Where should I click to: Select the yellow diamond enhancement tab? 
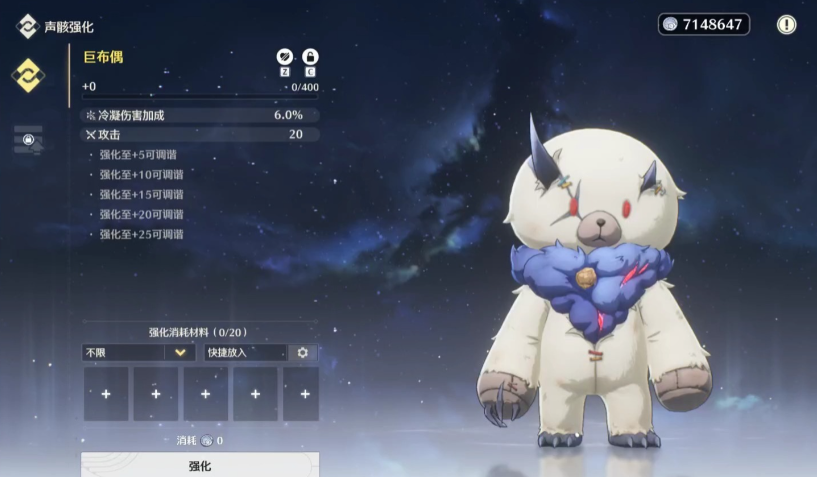(x=27, y=75)
